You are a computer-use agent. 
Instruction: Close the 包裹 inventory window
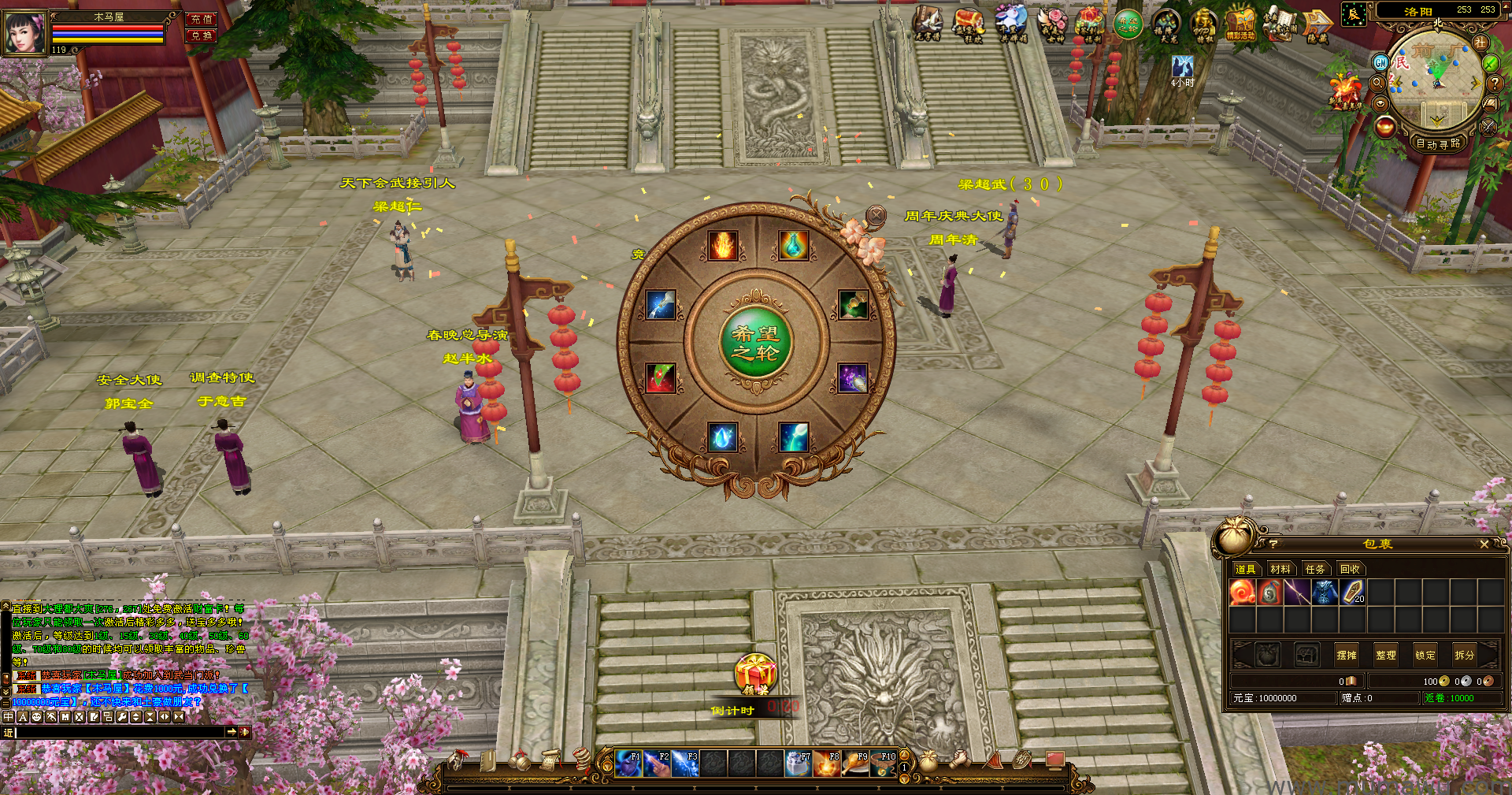1484,544
